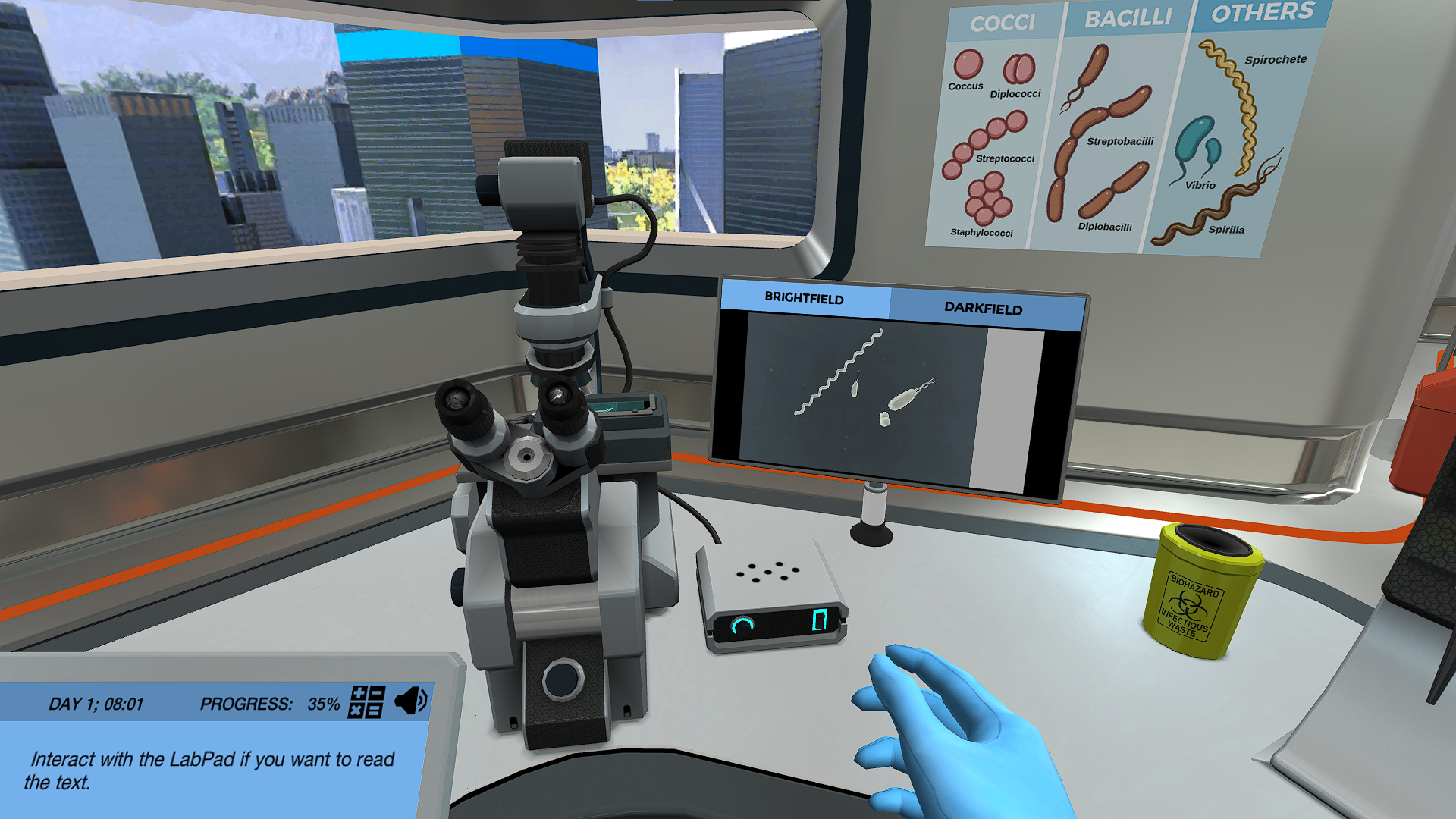The width and height of the screenshot is (1456, 819).
Task: Switch to the Brightfield tab
Action: [x=804, y=300]
